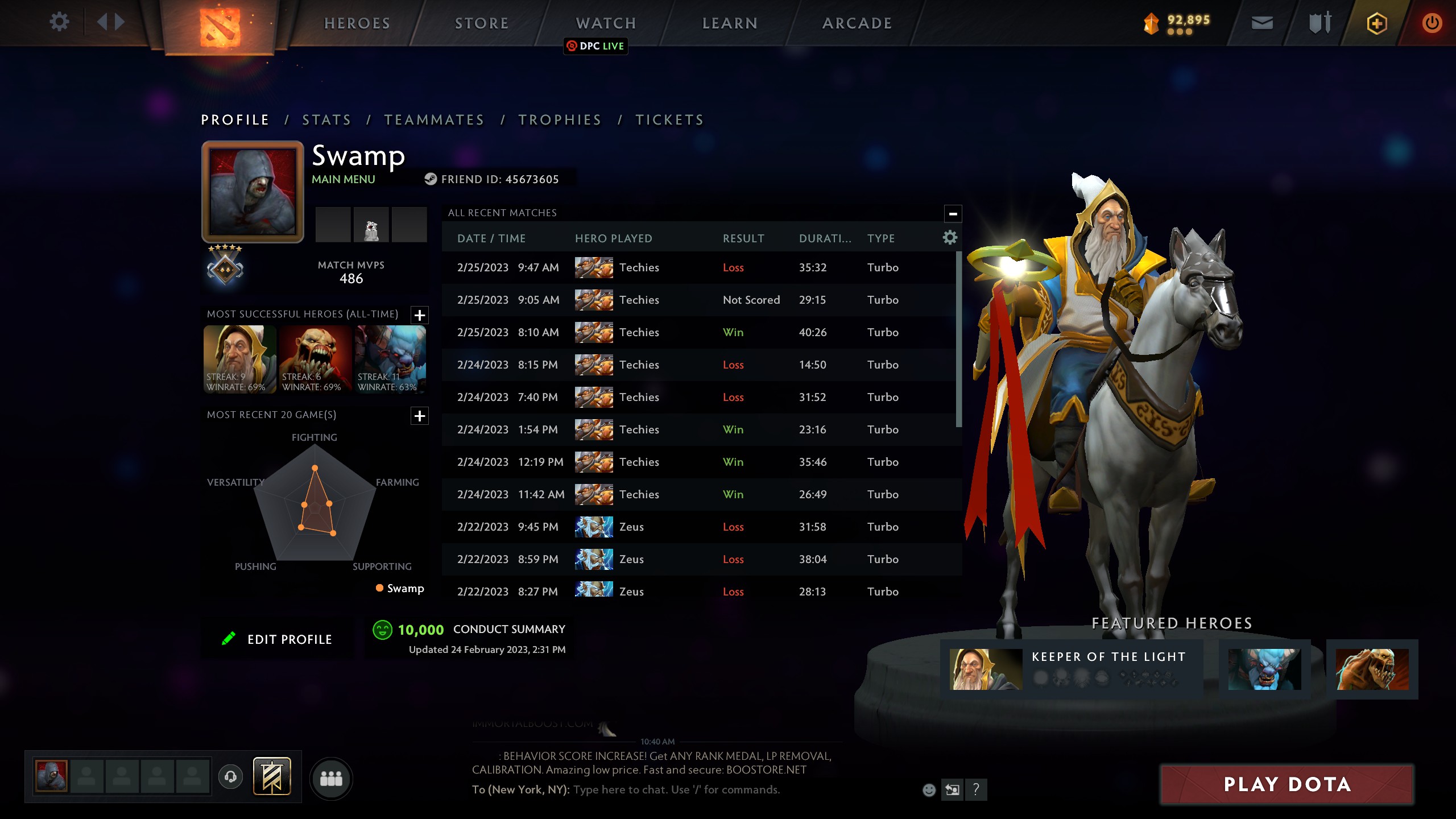The image size is (1456, 819).
Task: Open the friends list icon near party slots
Action: (332, 778)
